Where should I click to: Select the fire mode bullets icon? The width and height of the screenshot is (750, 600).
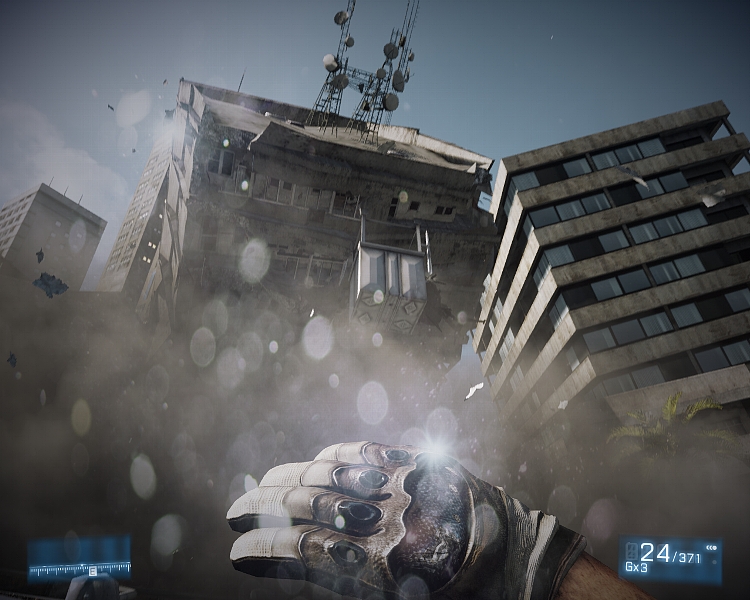click(x=711, y=549)
